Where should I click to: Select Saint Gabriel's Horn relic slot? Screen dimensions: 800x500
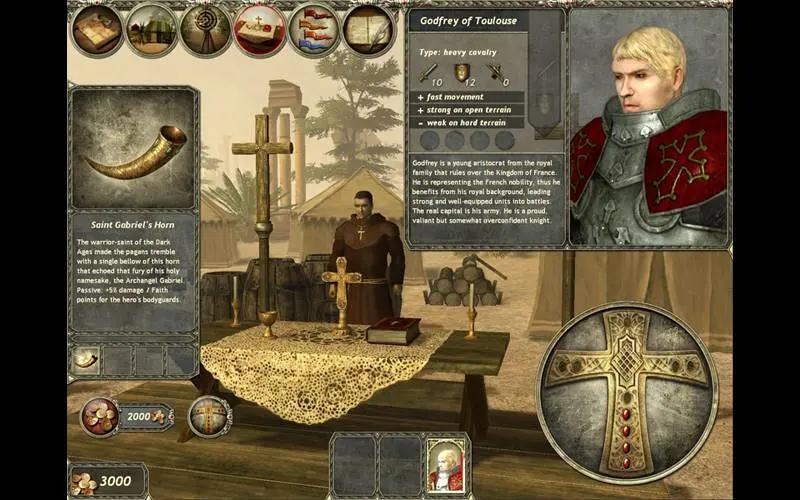point(86,360)
